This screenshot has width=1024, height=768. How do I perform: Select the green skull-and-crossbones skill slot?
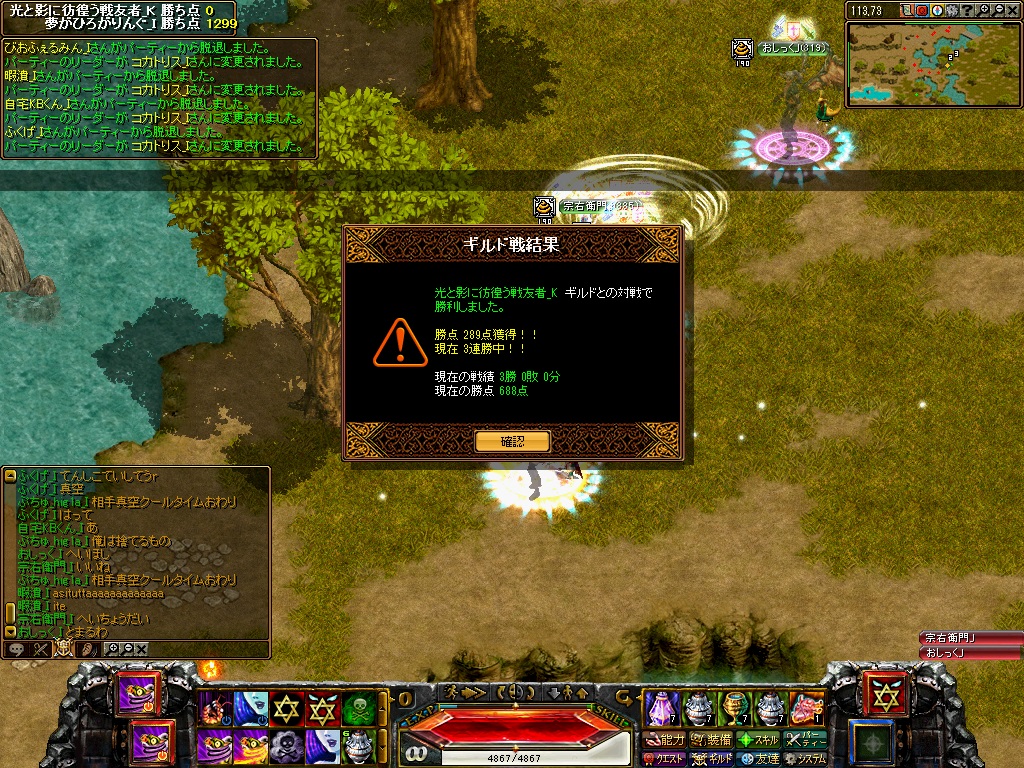coord(359,708)
